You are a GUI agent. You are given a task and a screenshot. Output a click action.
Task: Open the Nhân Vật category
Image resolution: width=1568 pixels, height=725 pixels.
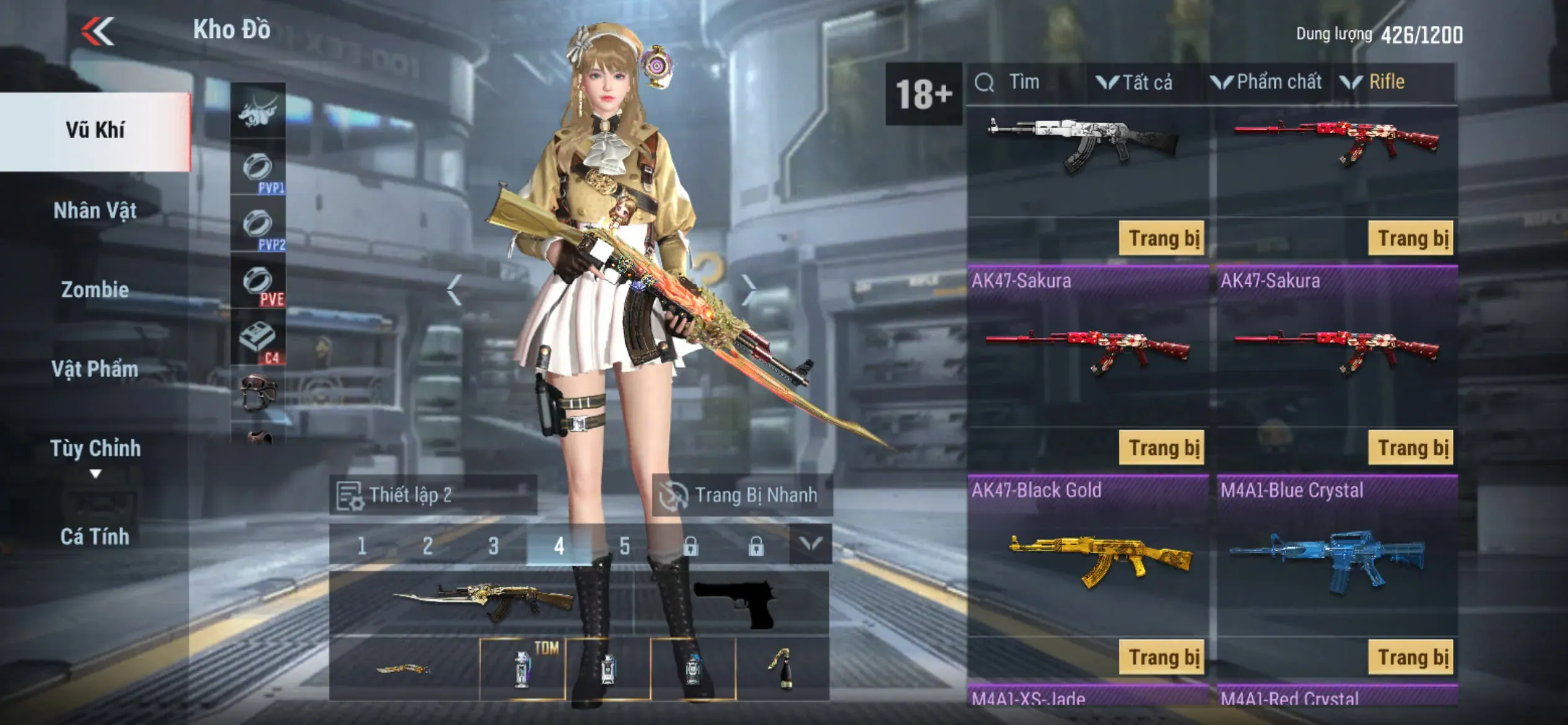click(95, 211)
